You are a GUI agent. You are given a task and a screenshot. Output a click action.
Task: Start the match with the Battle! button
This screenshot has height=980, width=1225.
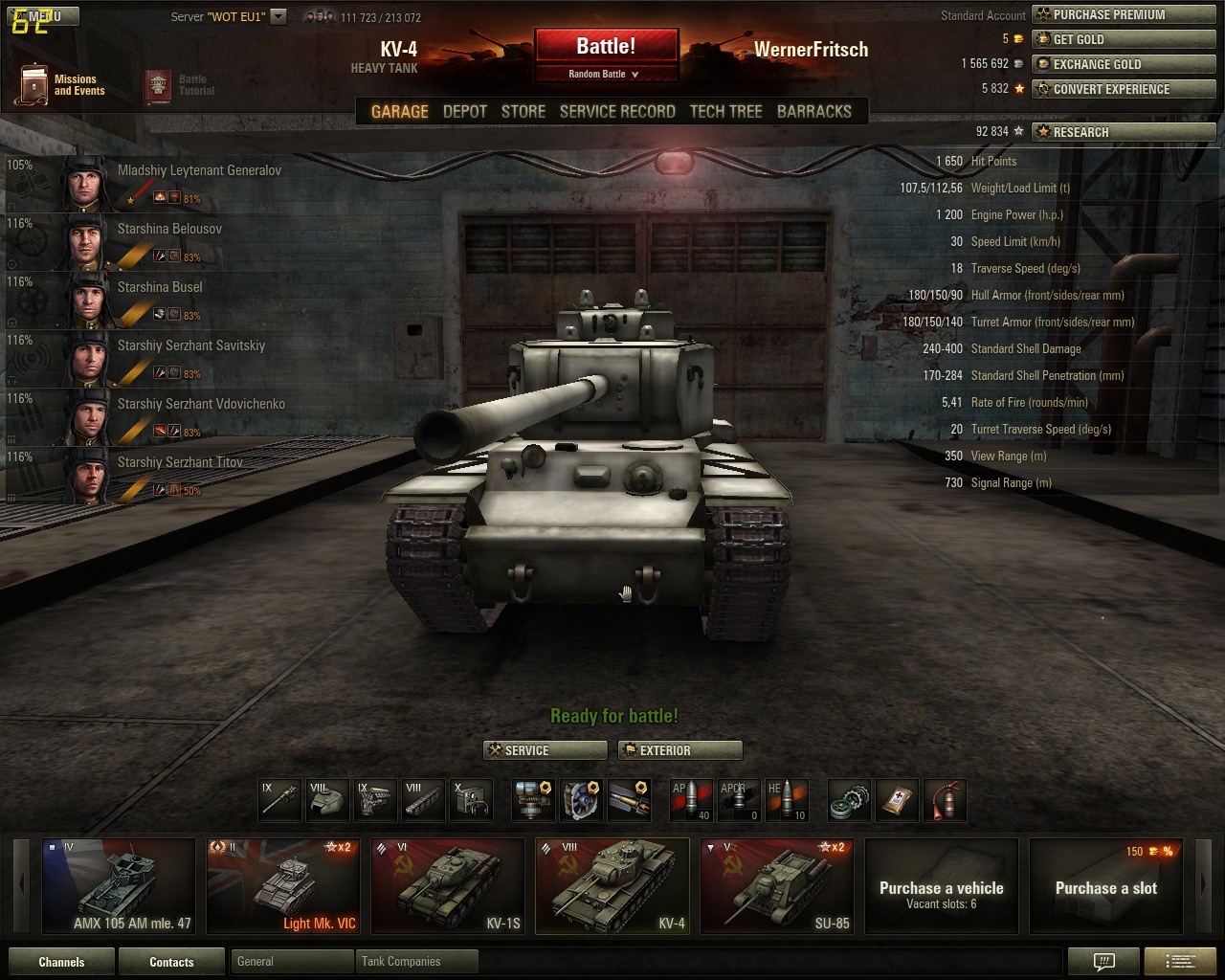coord(606,46)
